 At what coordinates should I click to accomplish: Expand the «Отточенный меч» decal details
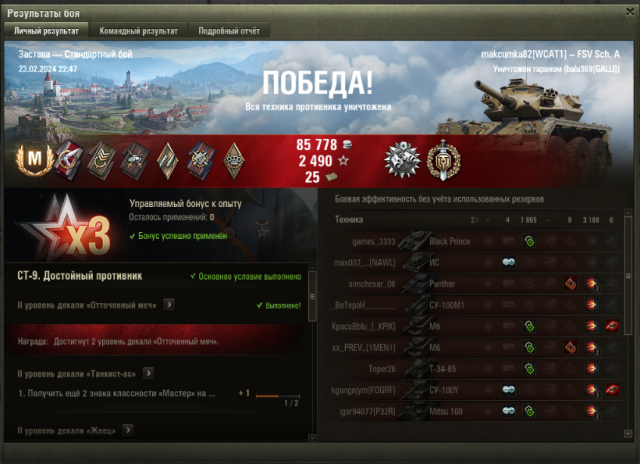[x=169, y=304]
